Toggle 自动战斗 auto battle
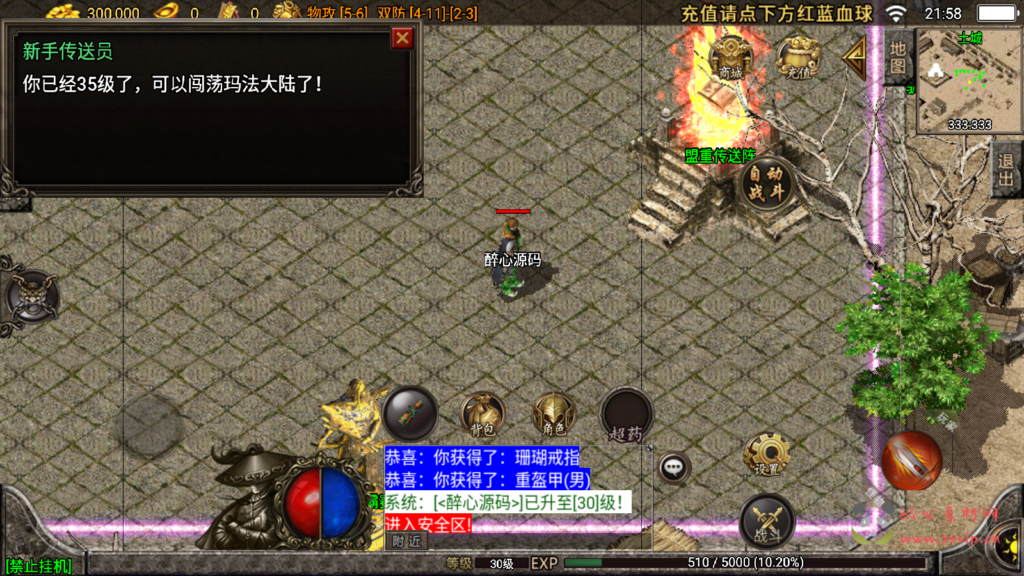This screenshot has height=576, width=1024. coord(767,183)
